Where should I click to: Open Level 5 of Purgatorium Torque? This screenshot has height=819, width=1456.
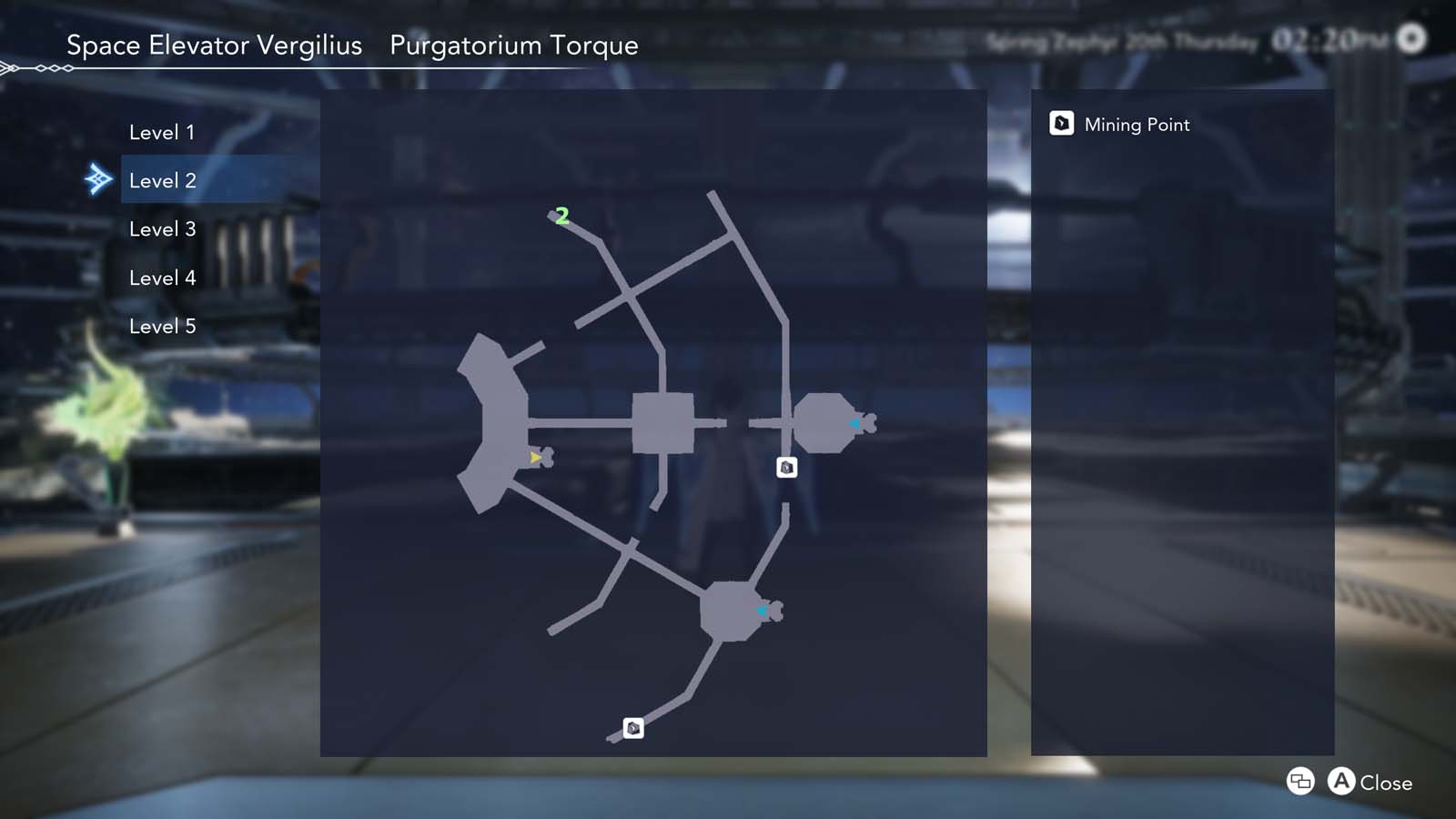tap(163, 326)
